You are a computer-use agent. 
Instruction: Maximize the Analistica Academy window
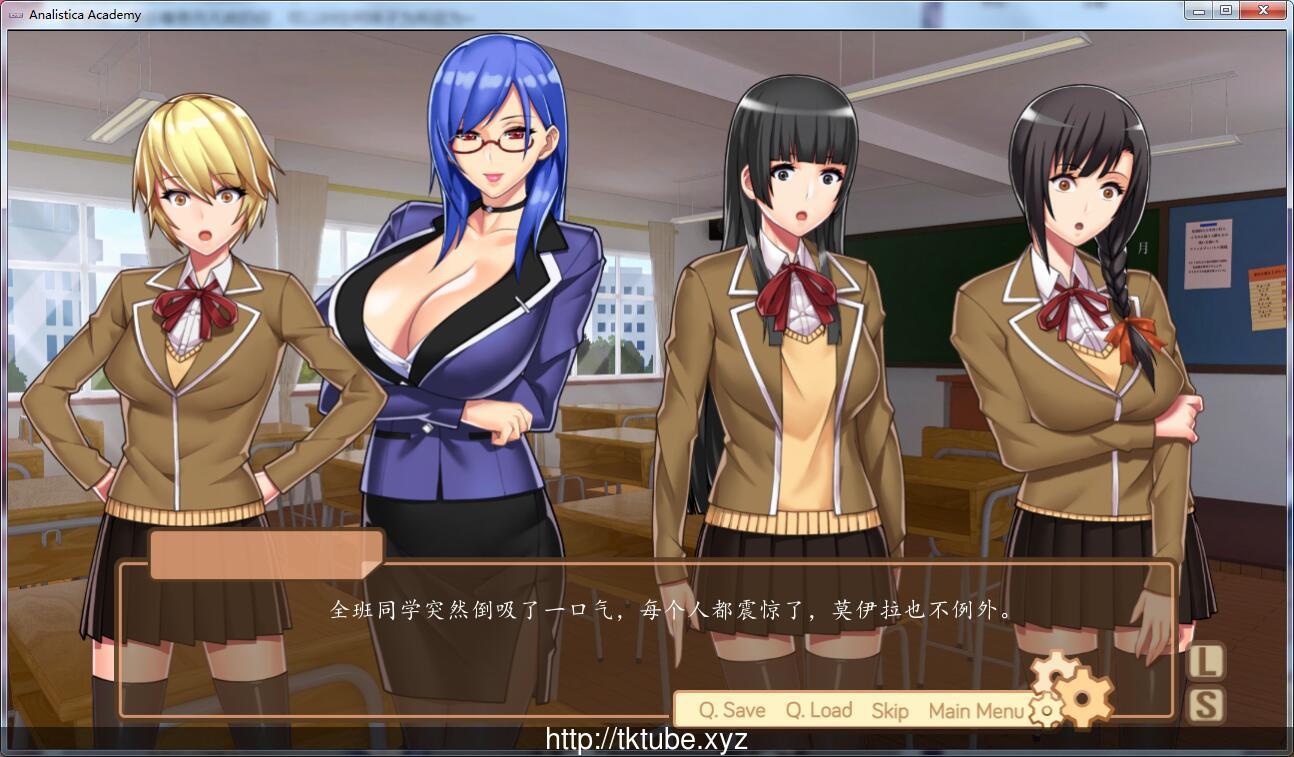pos(1227,10)
